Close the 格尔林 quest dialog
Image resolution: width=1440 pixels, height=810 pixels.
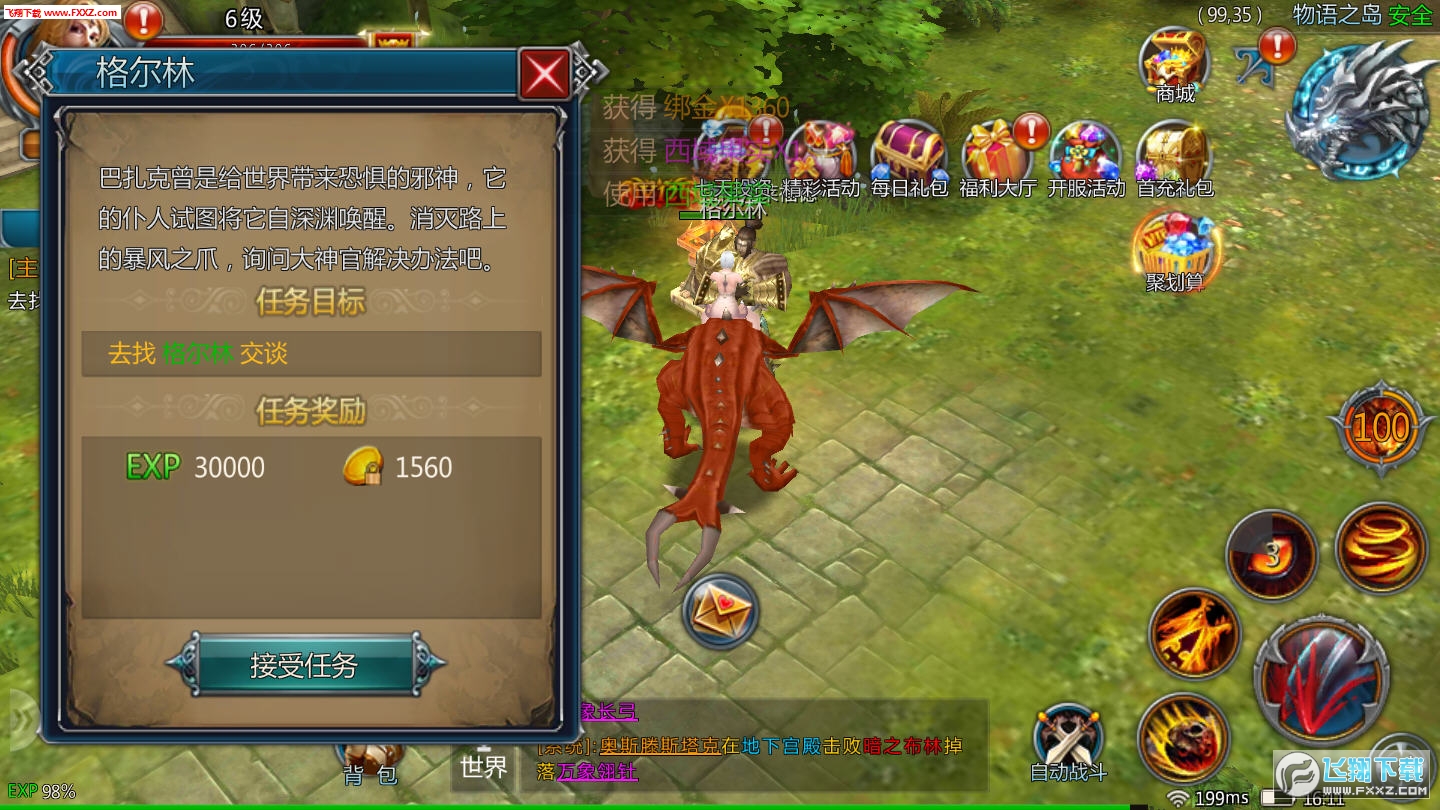tap(545, 73)
